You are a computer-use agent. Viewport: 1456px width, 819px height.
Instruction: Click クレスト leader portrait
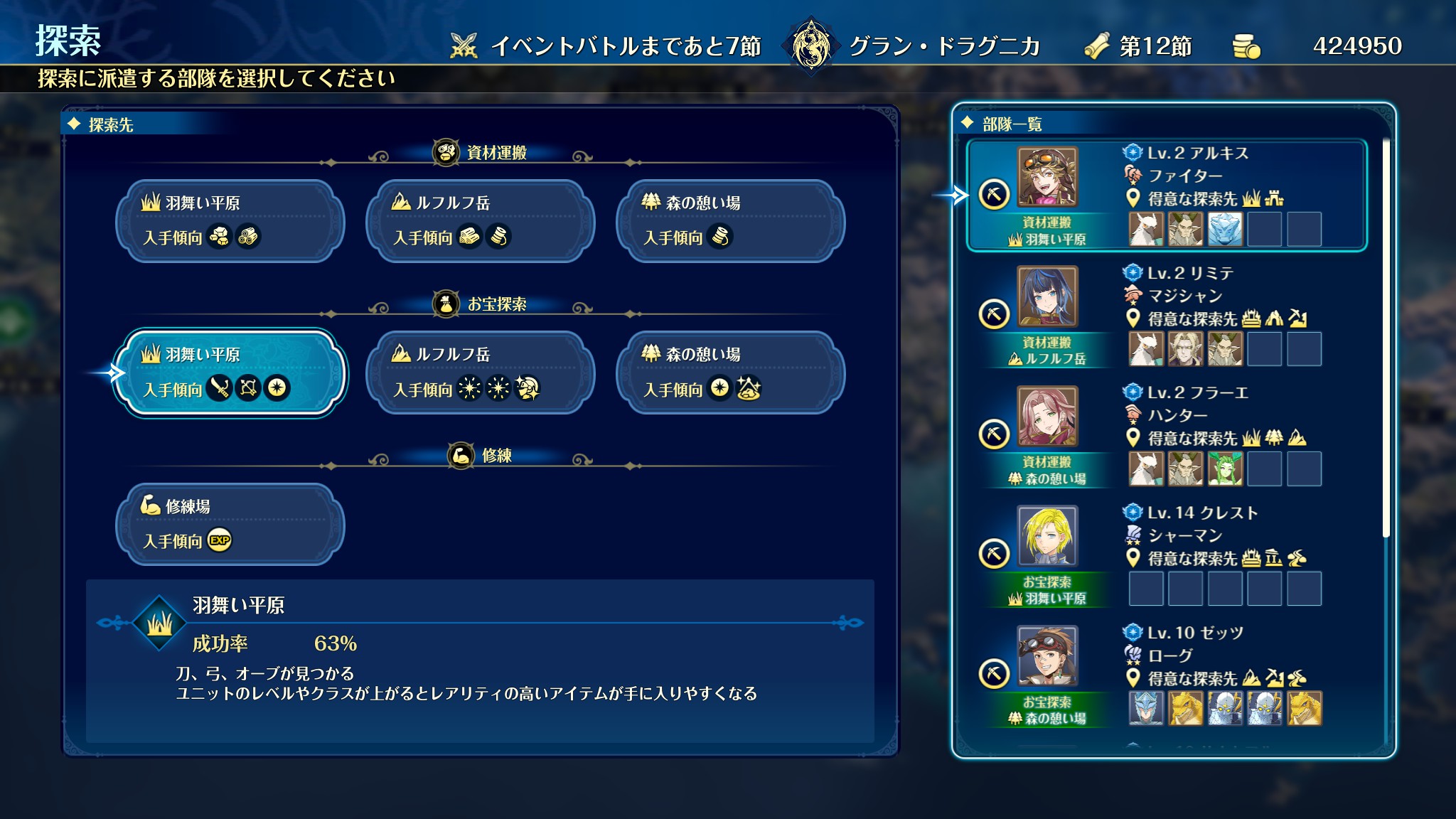coord(1046,535)
